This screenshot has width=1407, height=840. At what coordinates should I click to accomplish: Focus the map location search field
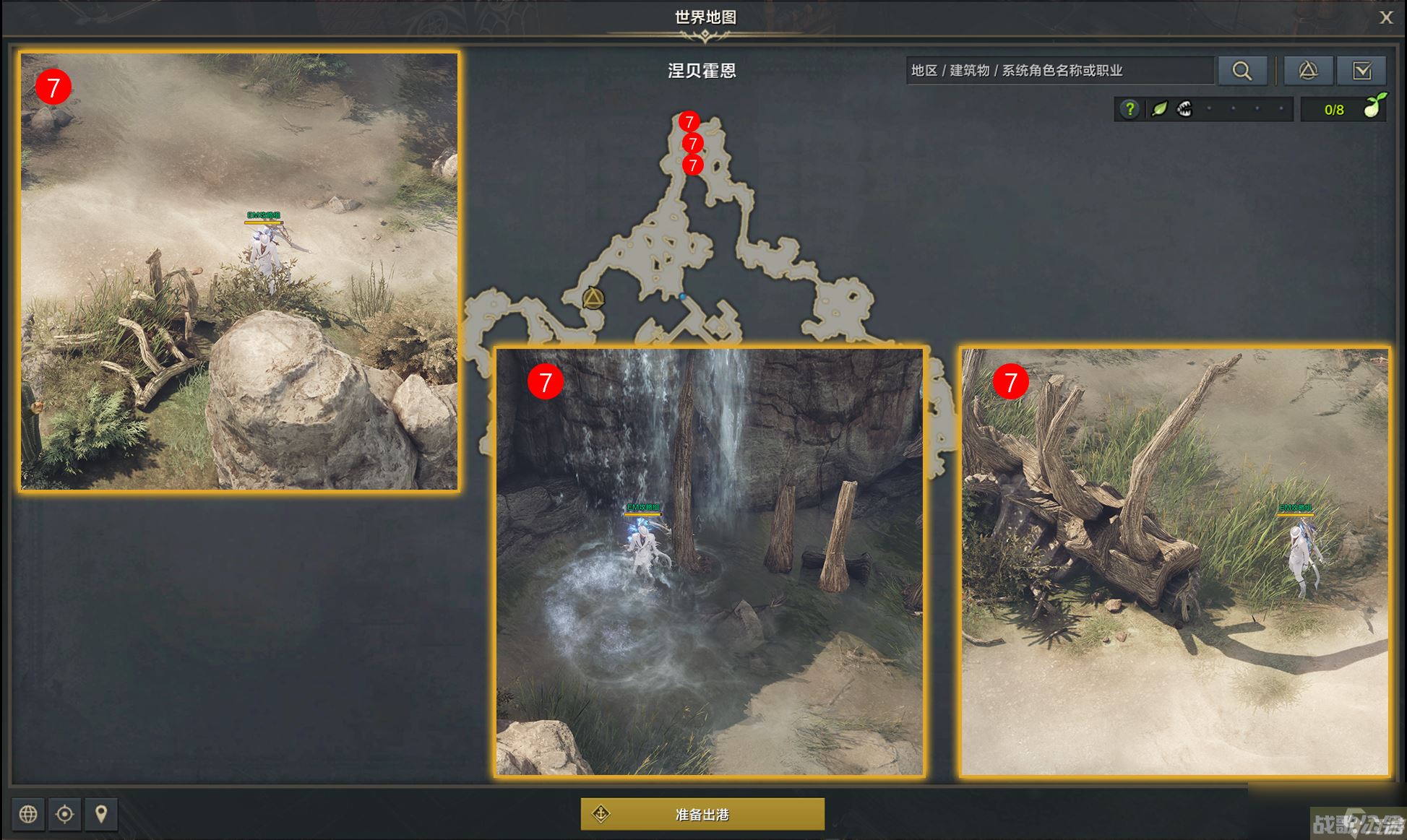pos(1059,71)
